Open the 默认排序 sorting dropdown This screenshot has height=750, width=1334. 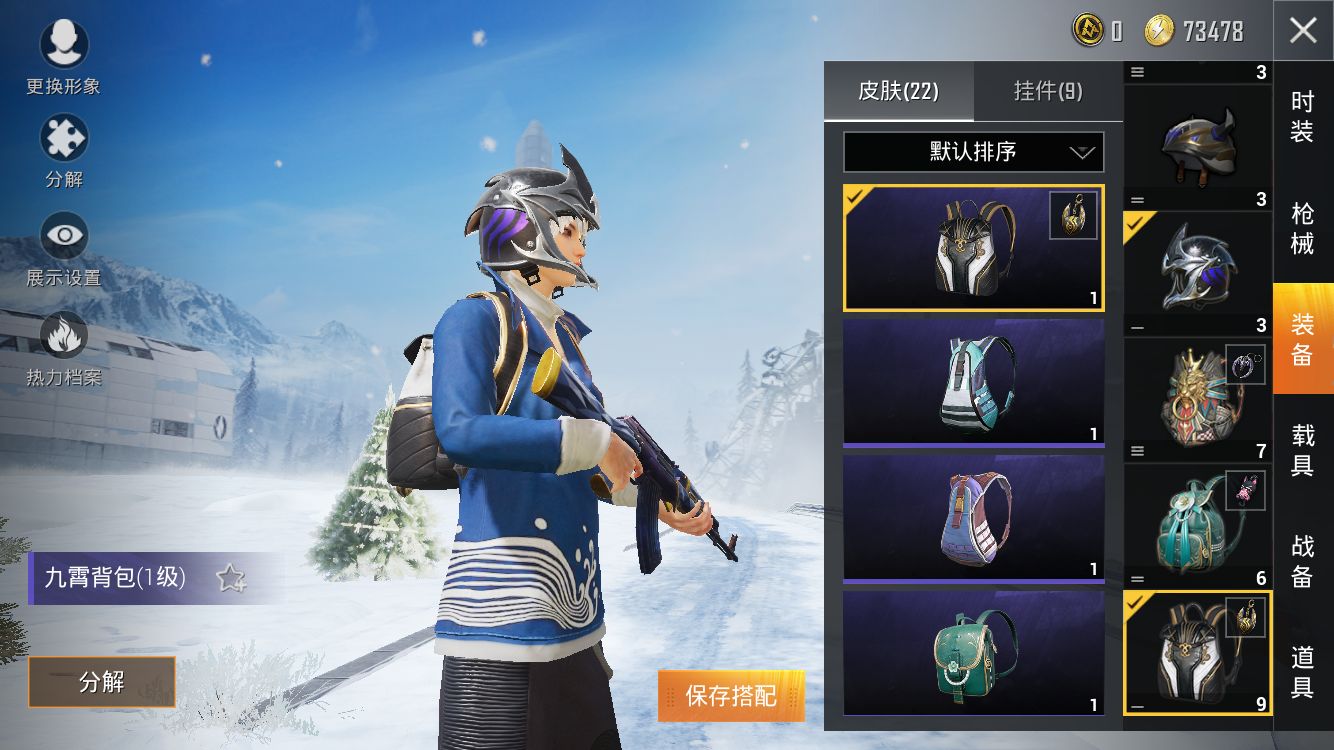click(973, 152)
